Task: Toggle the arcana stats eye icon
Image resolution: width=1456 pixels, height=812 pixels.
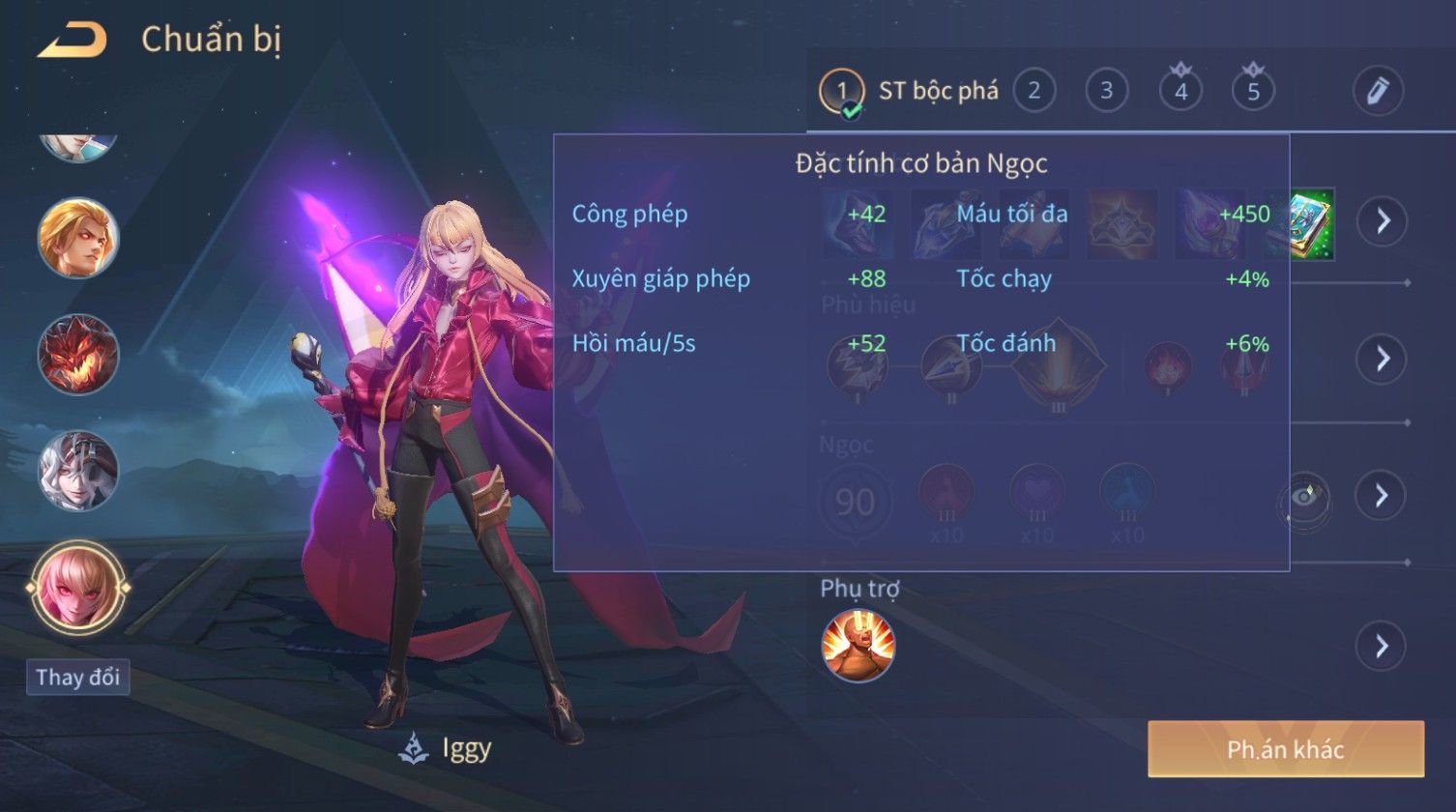Action: 1304,499
